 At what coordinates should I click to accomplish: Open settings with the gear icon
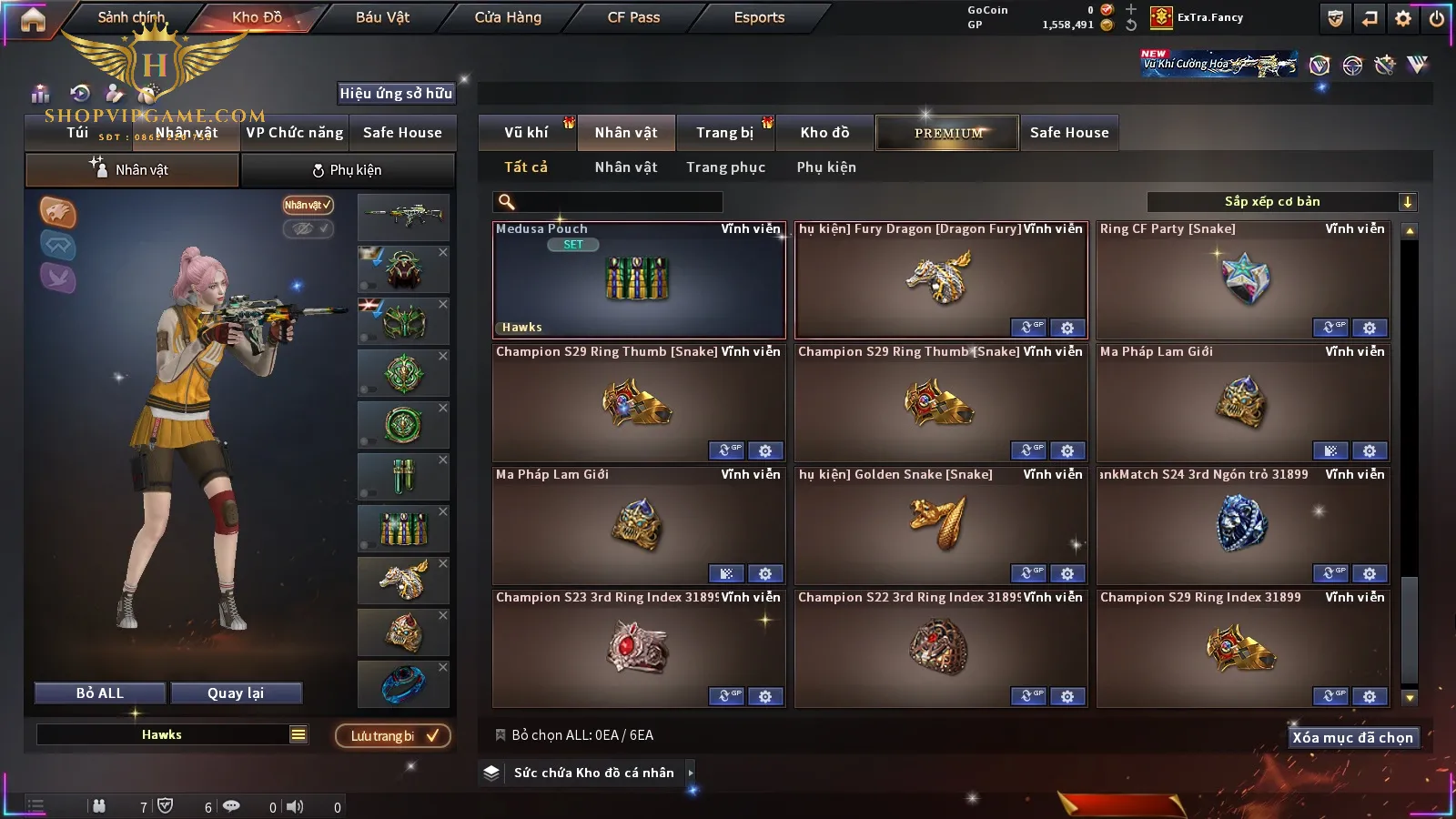[x=1403, y=18]
